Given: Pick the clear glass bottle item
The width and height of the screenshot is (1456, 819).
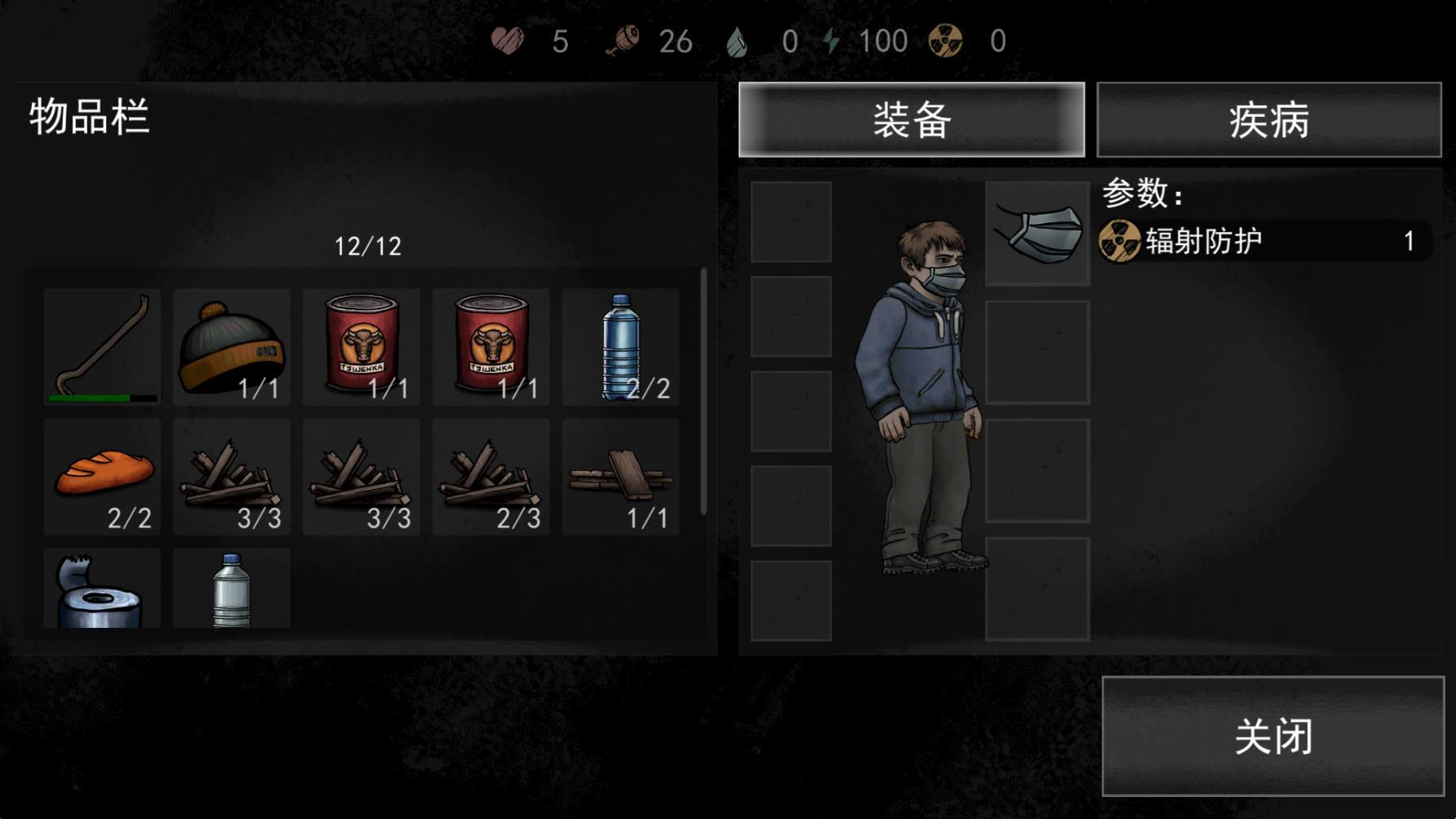Looking at the screenshot, I should pyautogui.click(x=232, y=590).
